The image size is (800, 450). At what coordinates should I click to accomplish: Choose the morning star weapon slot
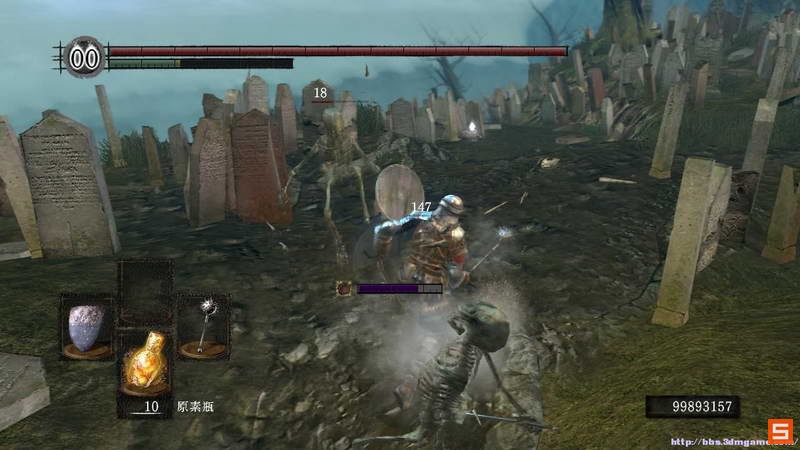click(x=203, y=325)
